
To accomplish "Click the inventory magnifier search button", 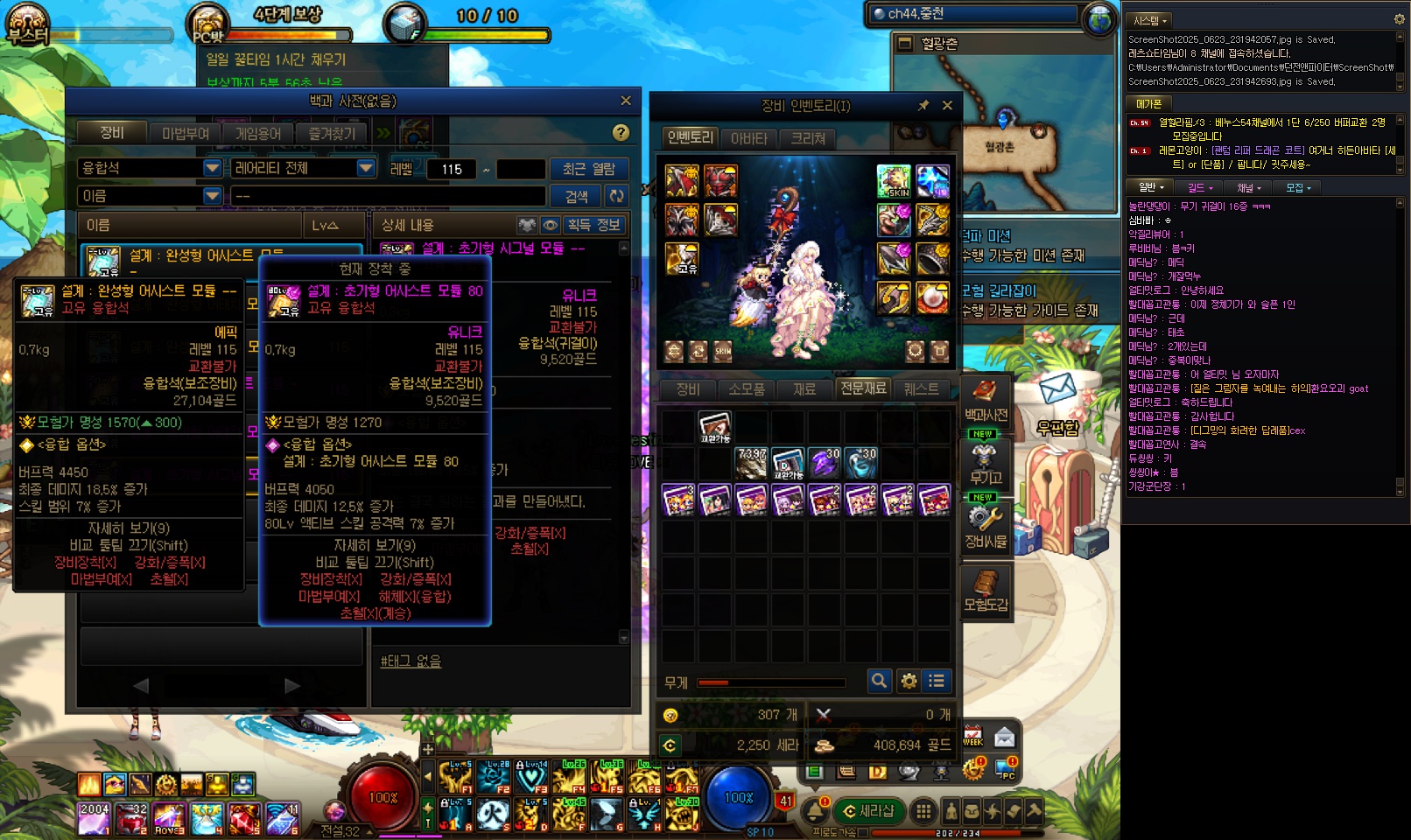I will click(x=879, y=681).
